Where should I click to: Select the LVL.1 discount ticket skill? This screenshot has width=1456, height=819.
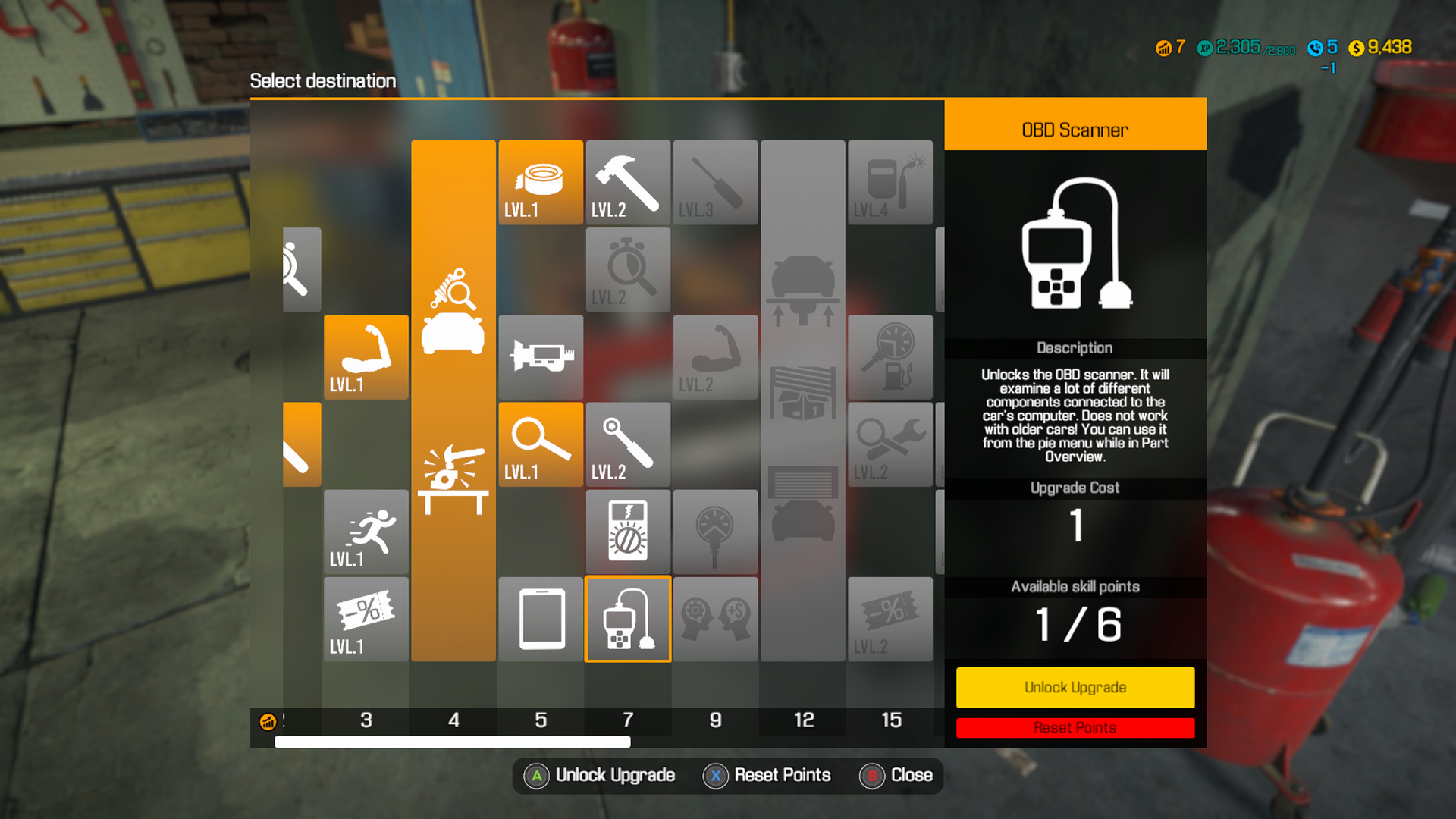(366, 618)
